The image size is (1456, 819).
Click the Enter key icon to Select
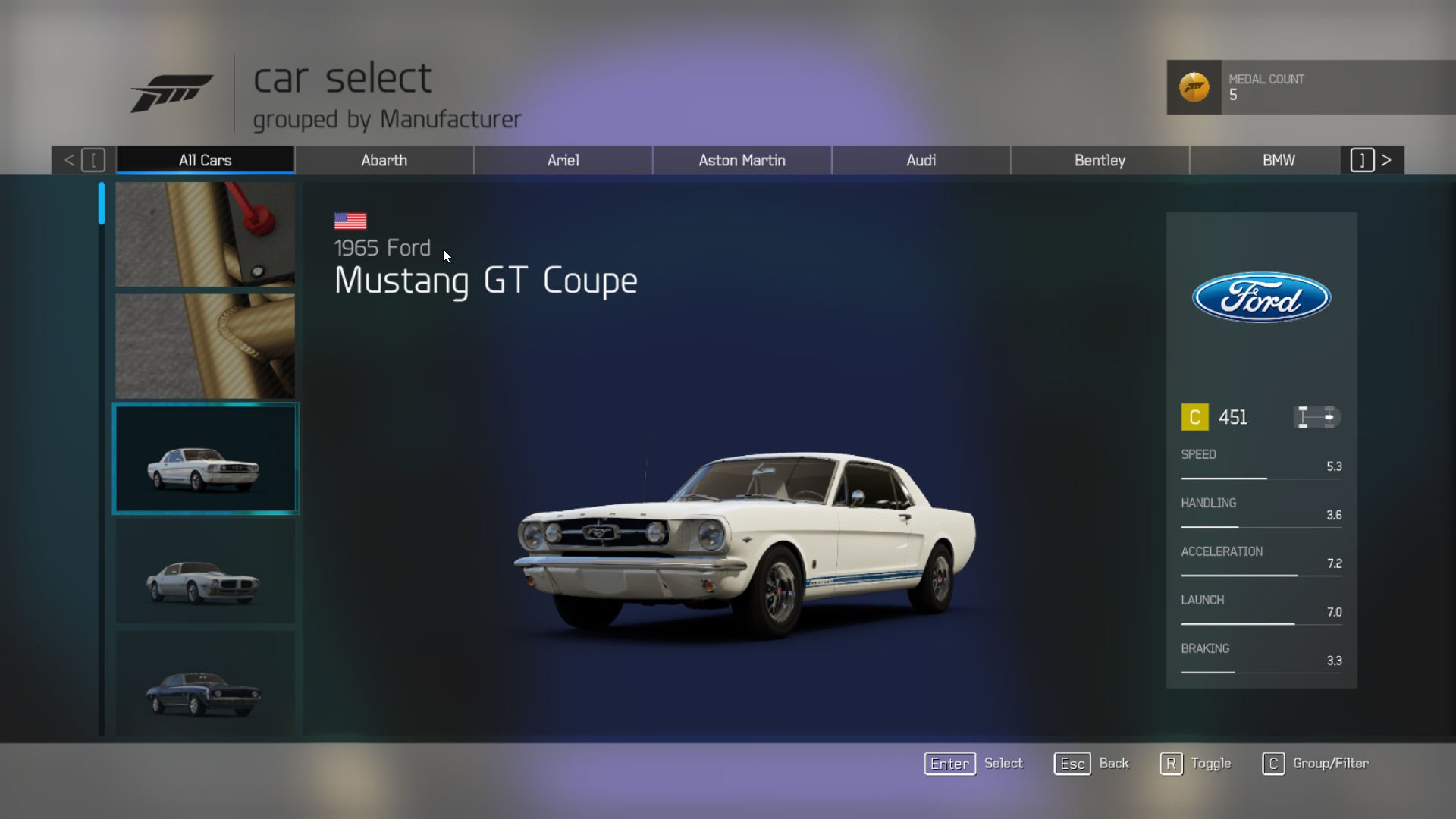949,764
